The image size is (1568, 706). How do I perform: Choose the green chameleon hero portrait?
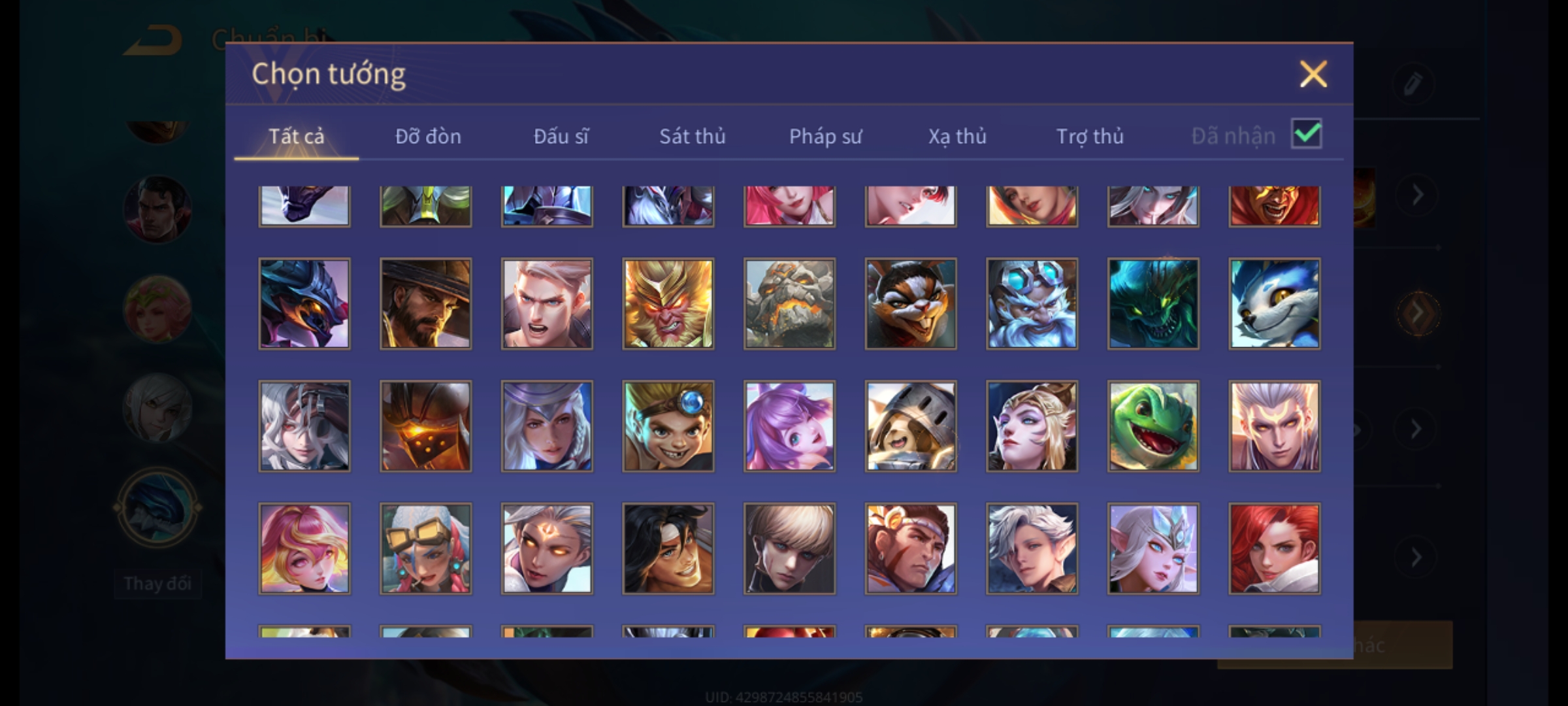click(x=1153, y=426)
